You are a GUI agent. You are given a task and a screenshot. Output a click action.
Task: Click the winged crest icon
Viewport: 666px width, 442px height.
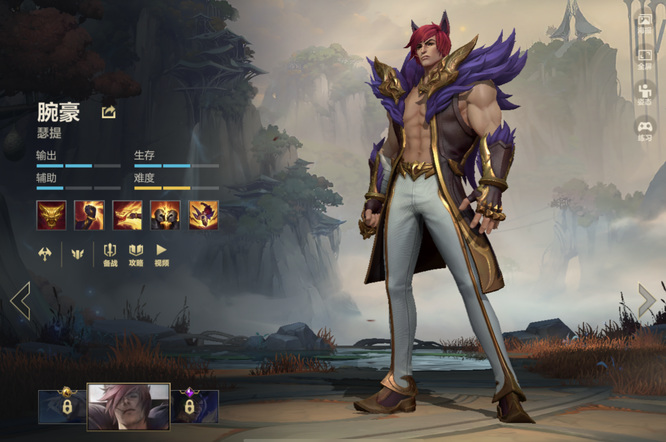(x=77, y=253)
